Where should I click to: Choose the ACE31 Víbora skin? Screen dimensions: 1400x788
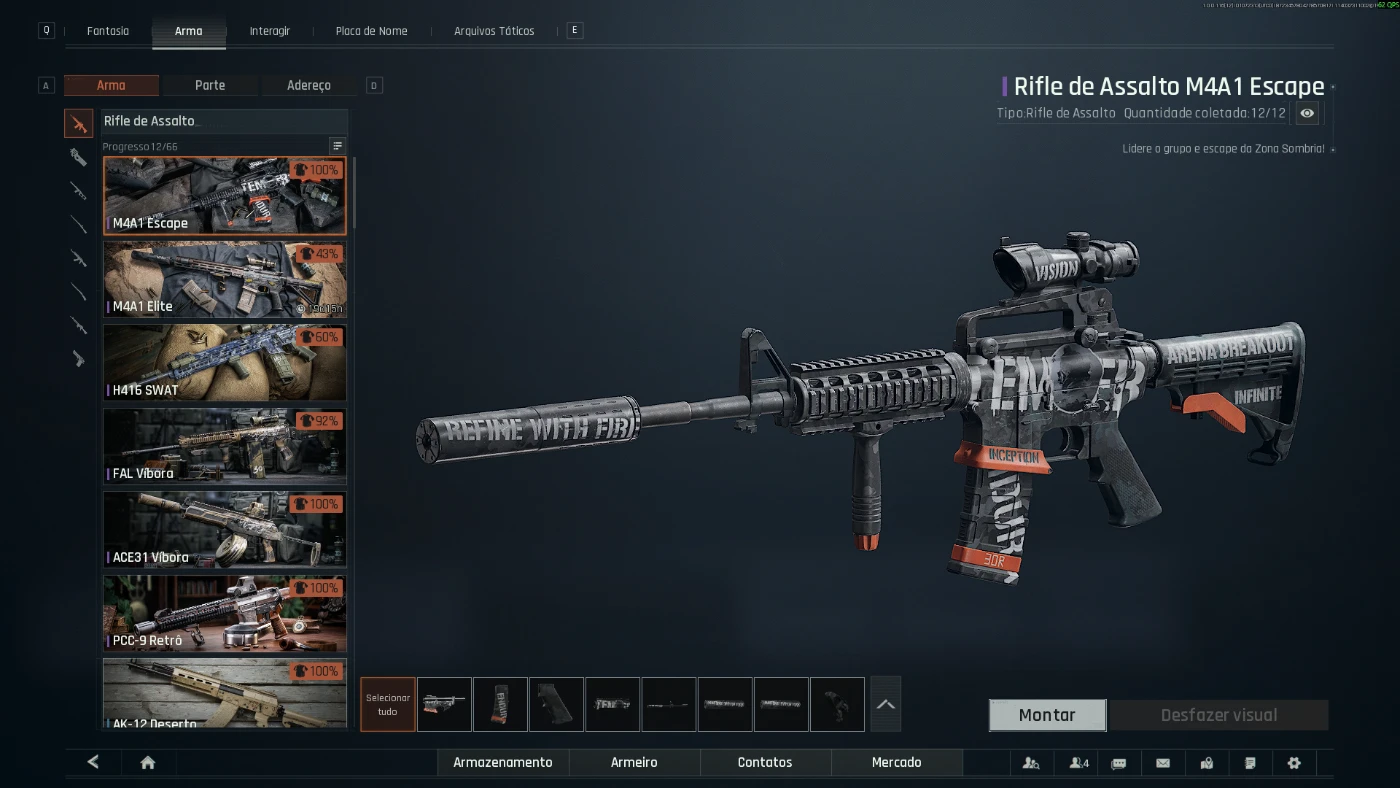pos(225,530)
